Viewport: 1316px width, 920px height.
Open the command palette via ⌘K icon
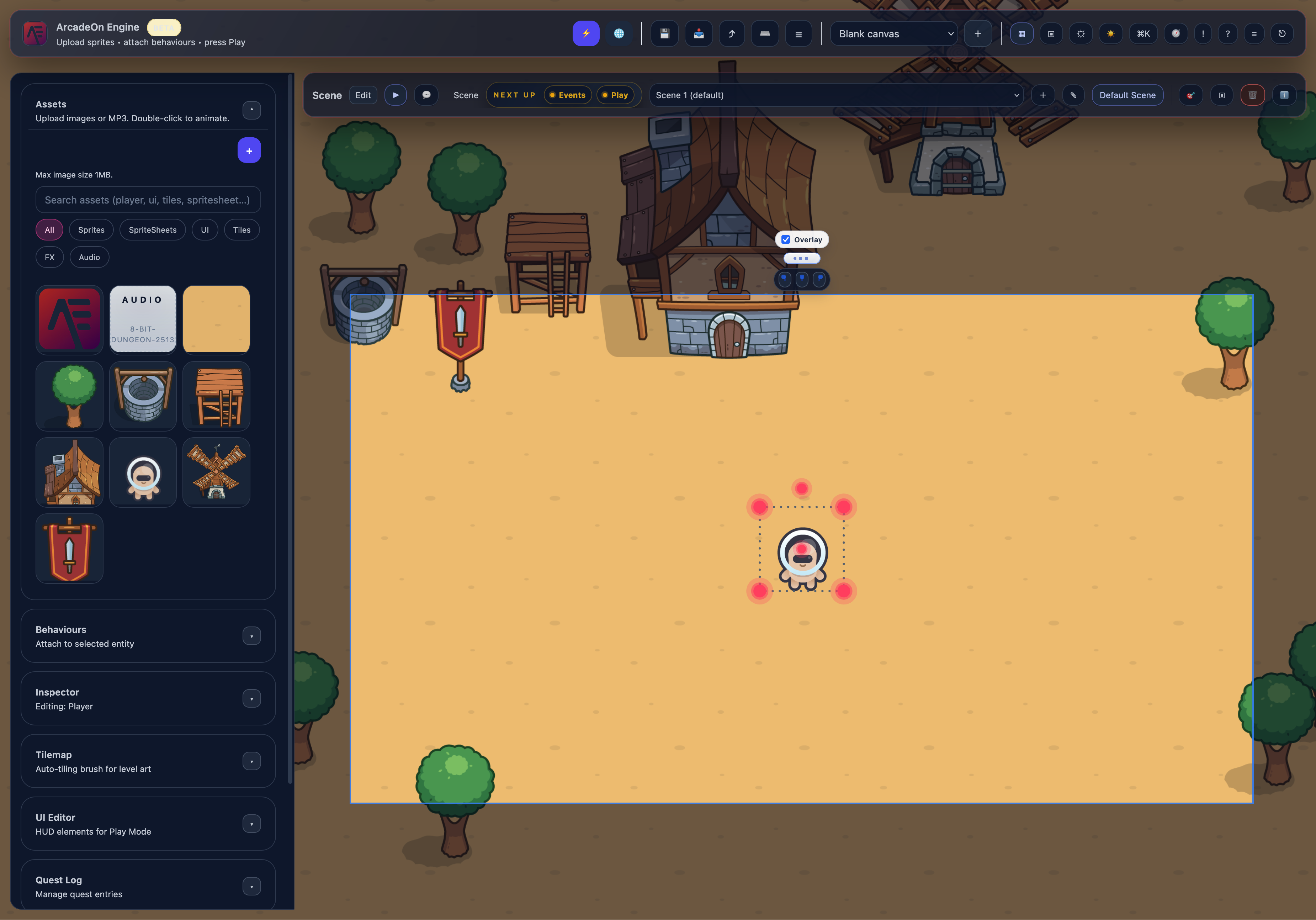[1143, 33]
